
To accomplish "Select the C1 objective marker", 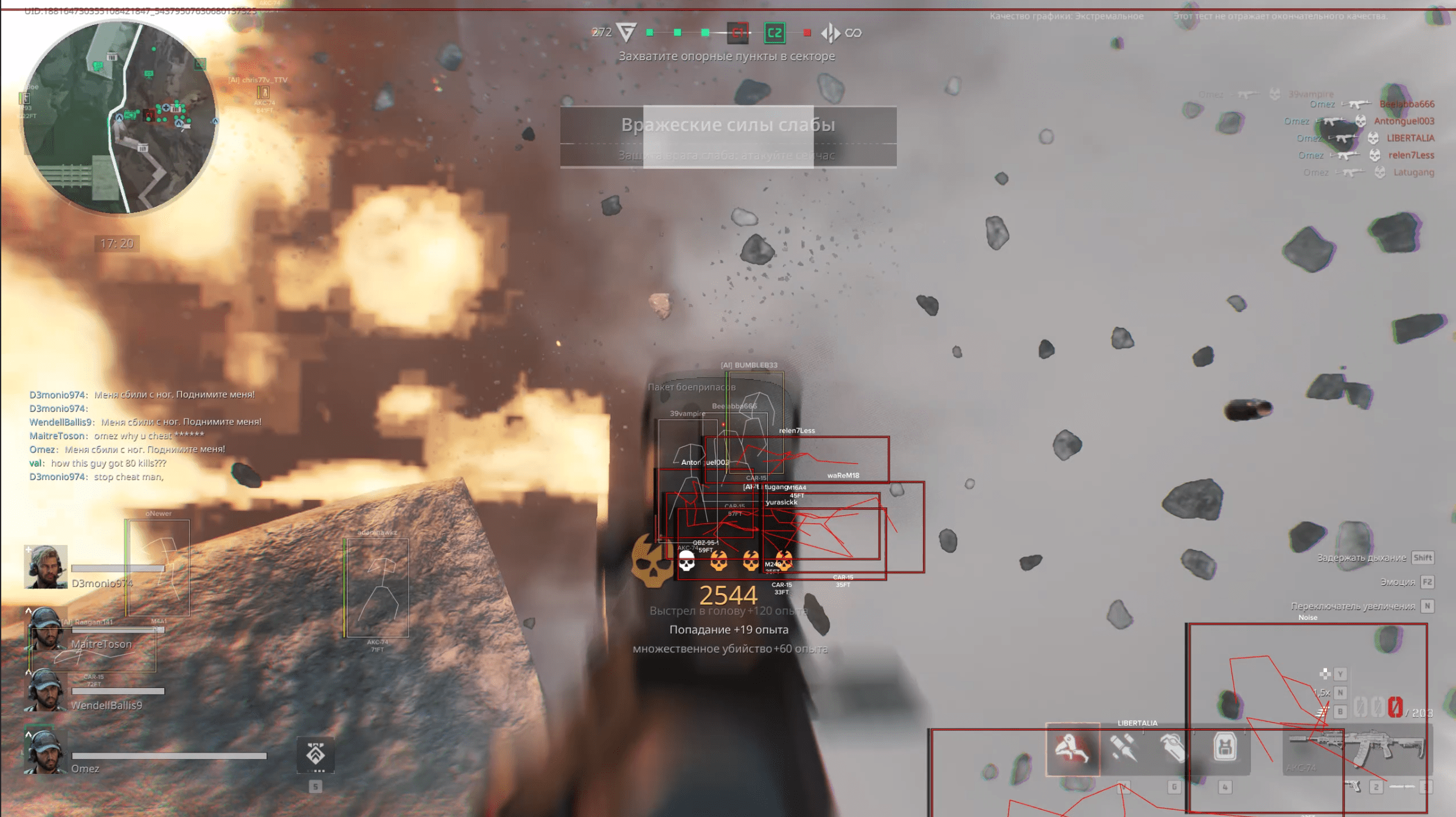I will point(738,33).
